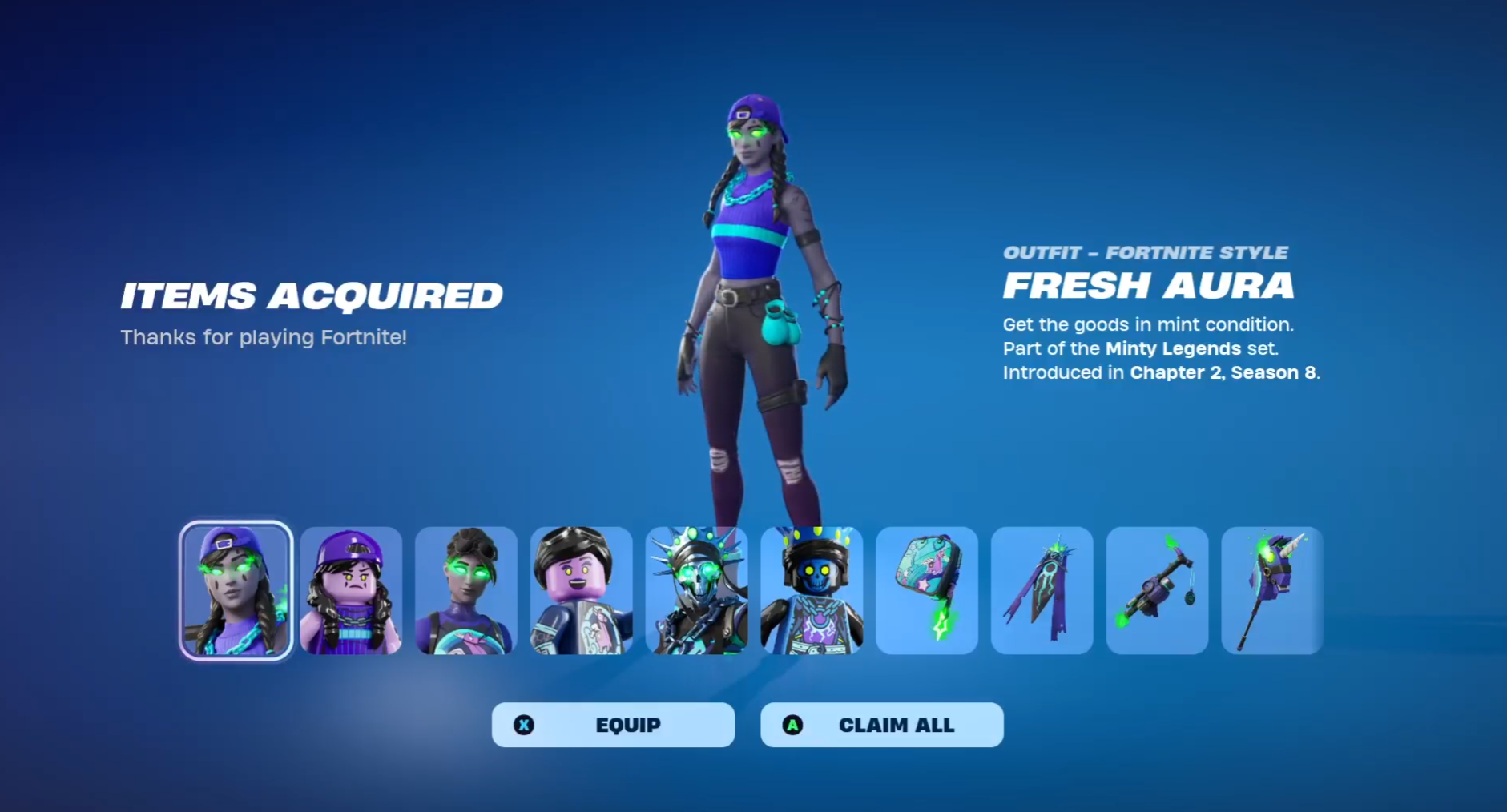Select the purple hammer pickaxe tile
This screenshot has width=1507, height=812.
[1157, 590]
